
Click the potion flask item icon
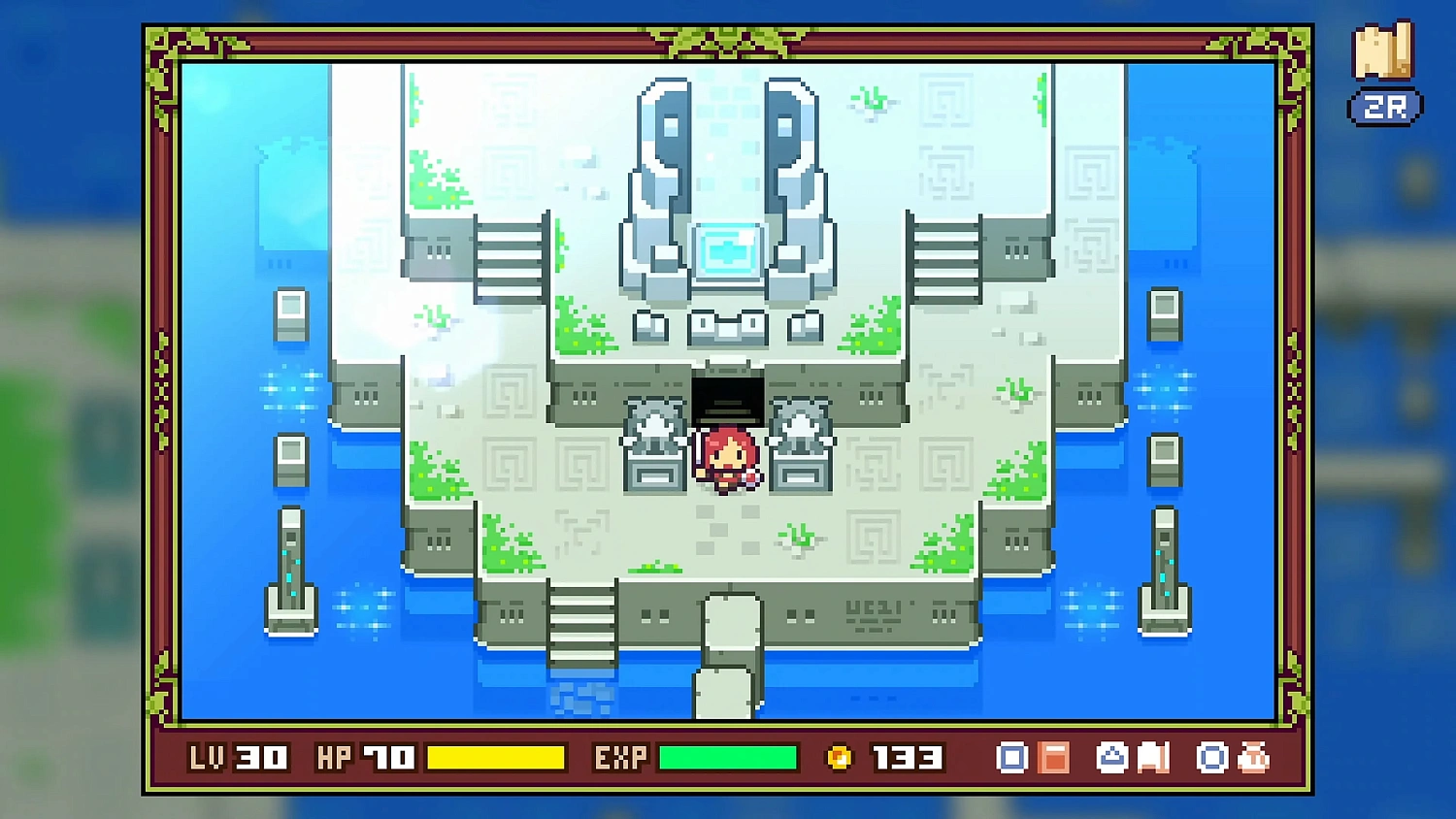1253,757
